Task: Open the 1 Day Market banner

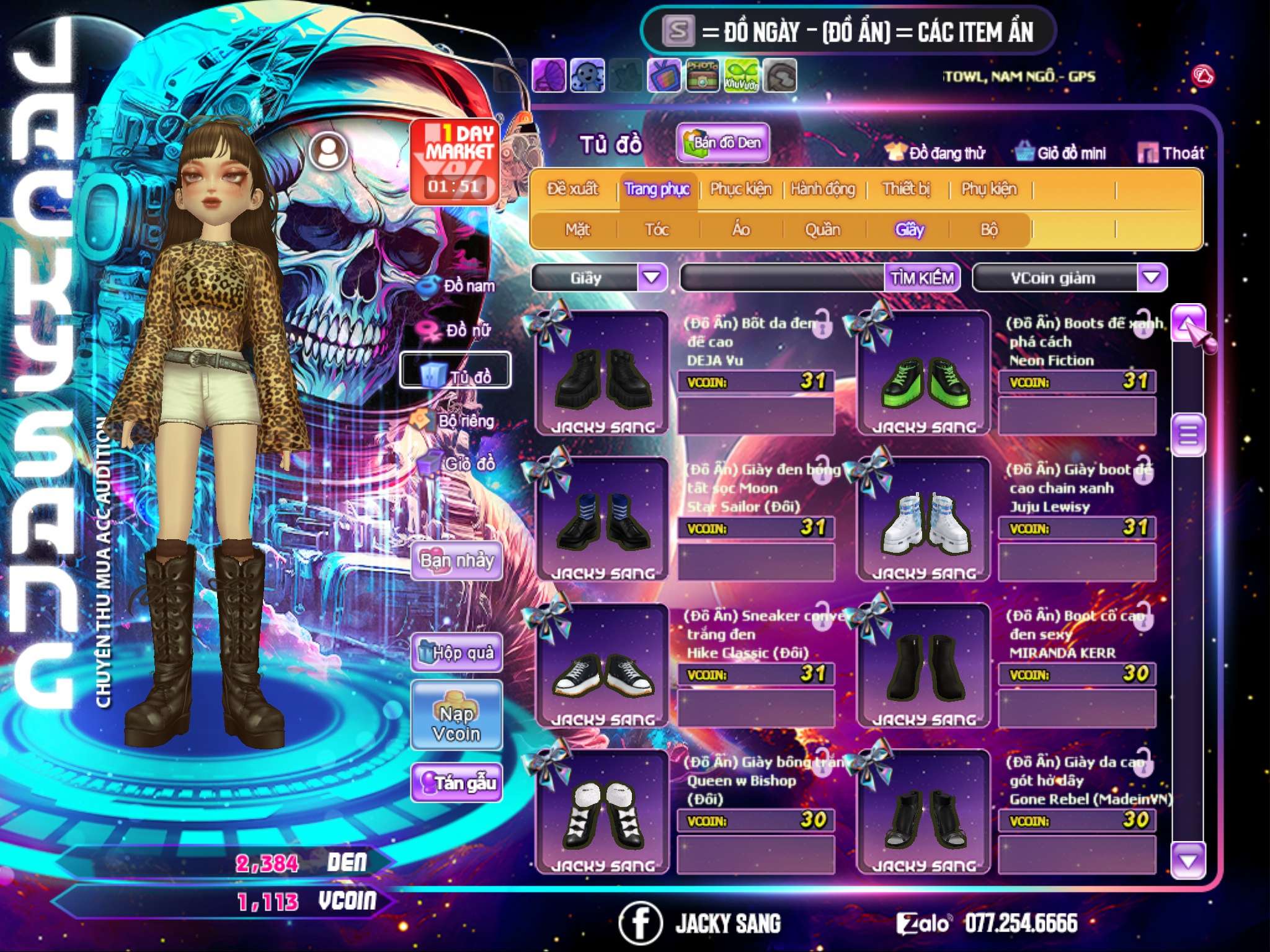Action: coord(456,161)
